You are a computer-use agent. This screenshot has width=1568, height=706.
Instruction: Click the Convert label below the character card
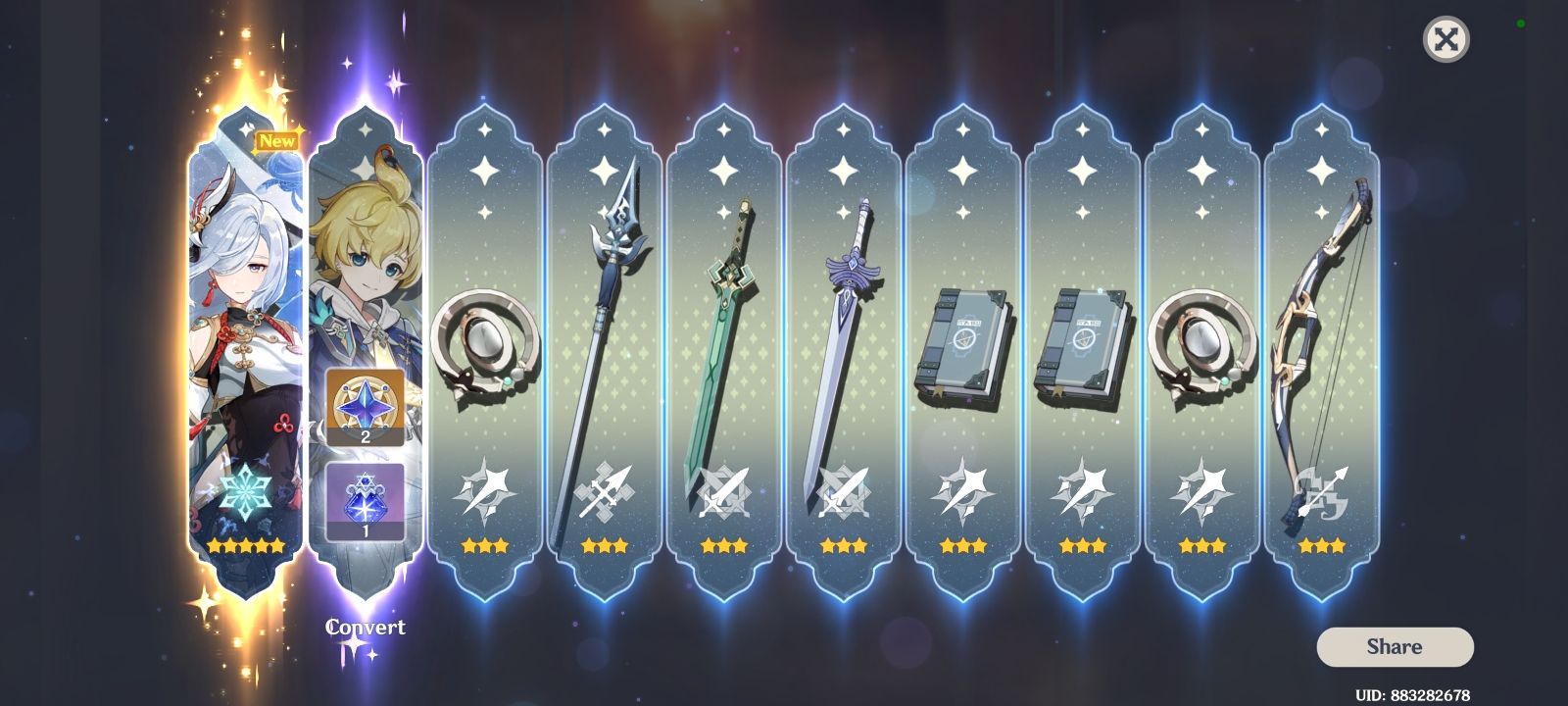tap(365, 626)
